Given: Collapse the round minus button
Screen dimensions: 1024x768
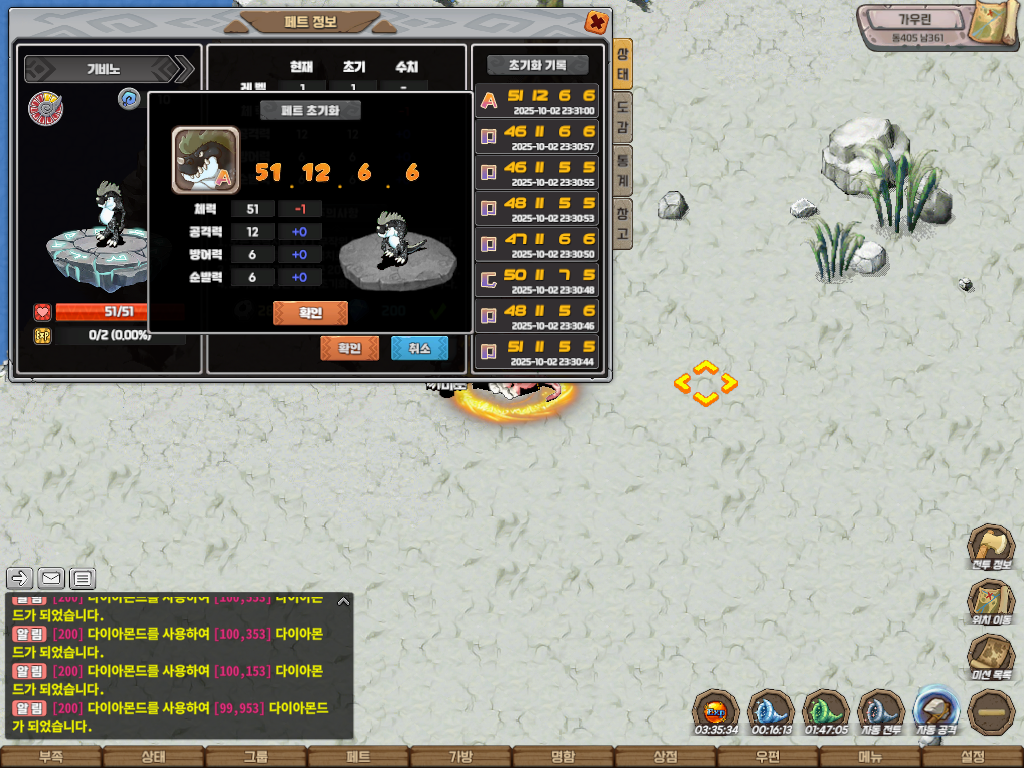Looking at the screenshot, I should pos(991,713).
